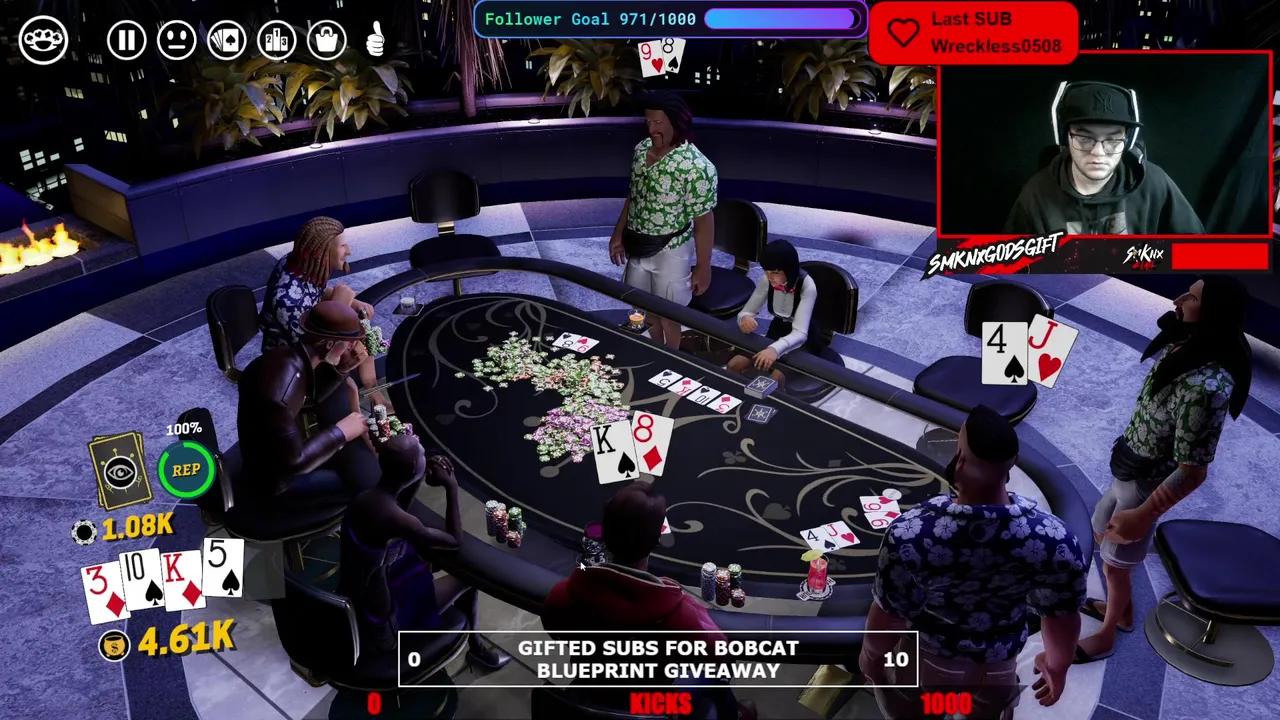Screen dimensions: 1280x720
Task: Show the playing cards hand guide
Action: click(227, 41)
